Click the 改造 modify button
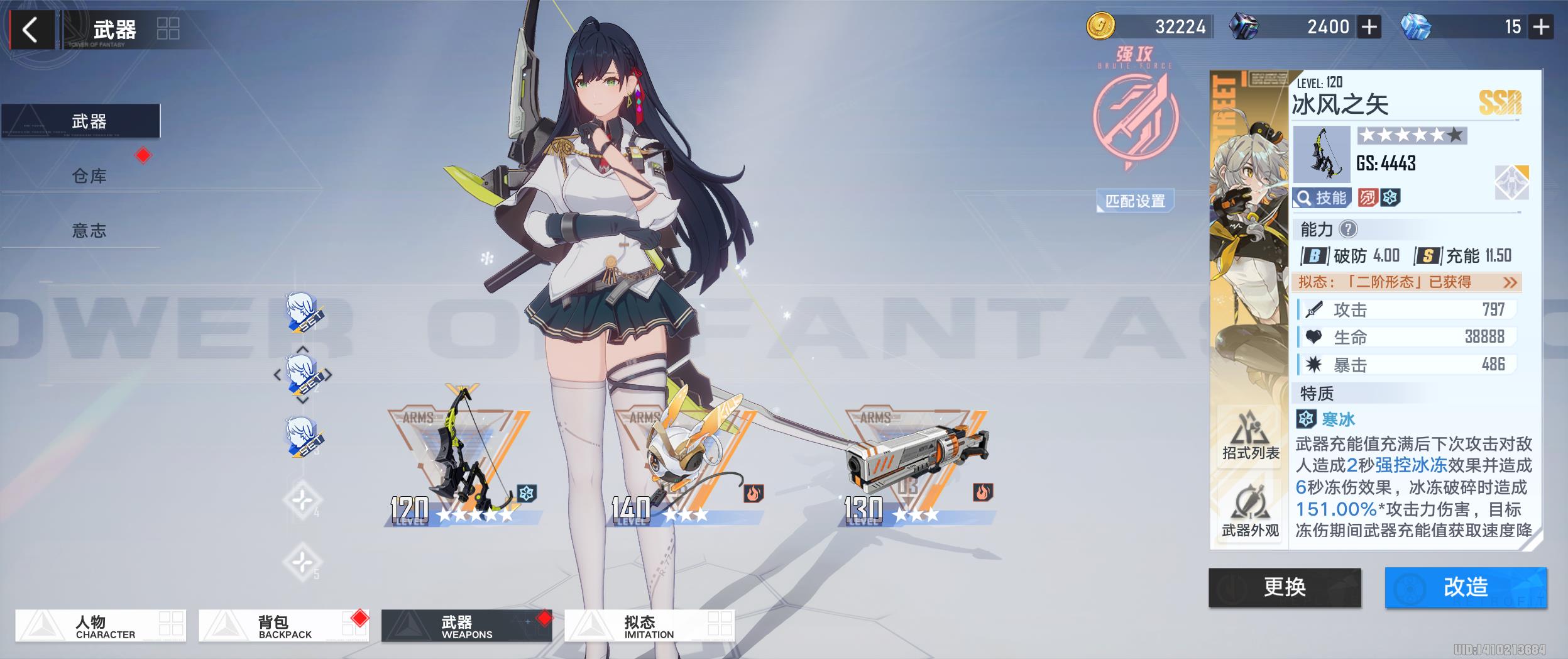Viewport: 1568px width, 659px height. tap(1466, 587)
